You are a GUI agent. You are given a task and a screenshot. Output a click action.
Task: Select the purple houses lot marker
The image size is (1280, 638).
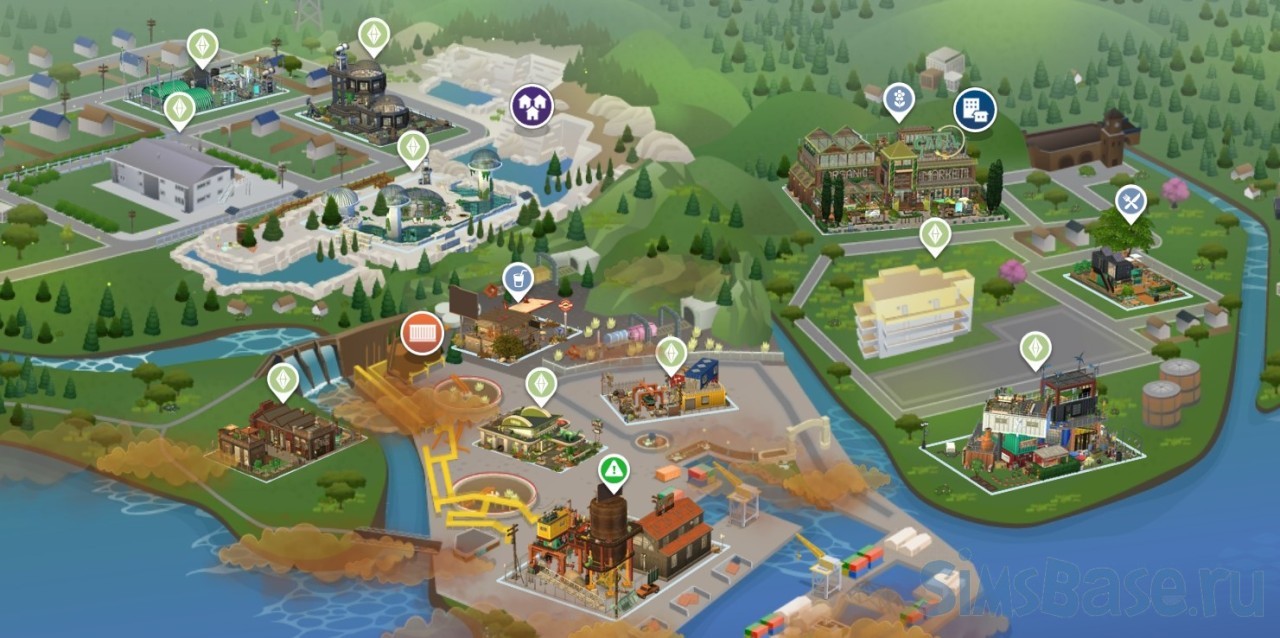pos(531,106)
